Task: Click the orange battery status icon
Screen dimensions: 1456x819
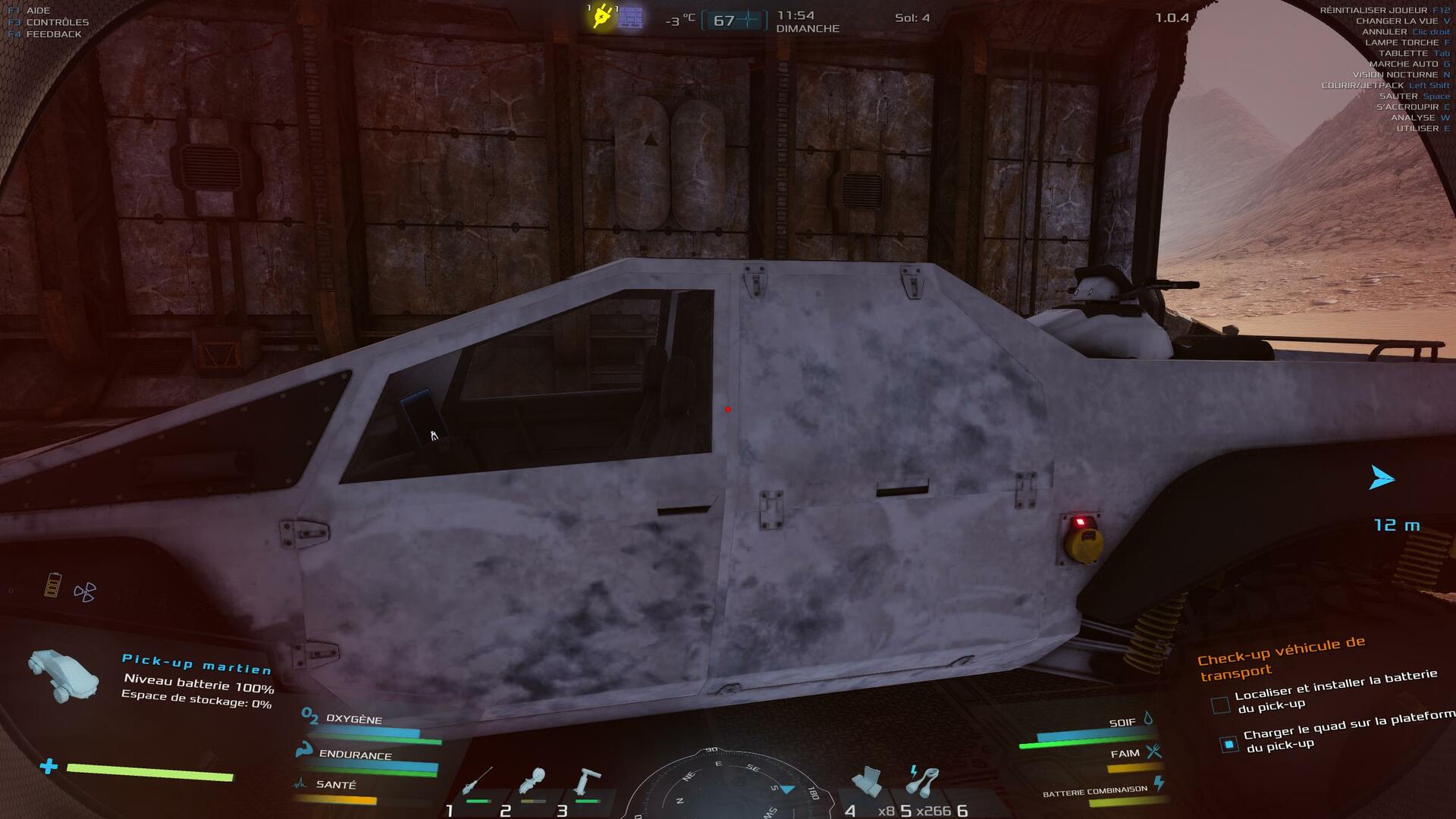Action: pos(52,585)
